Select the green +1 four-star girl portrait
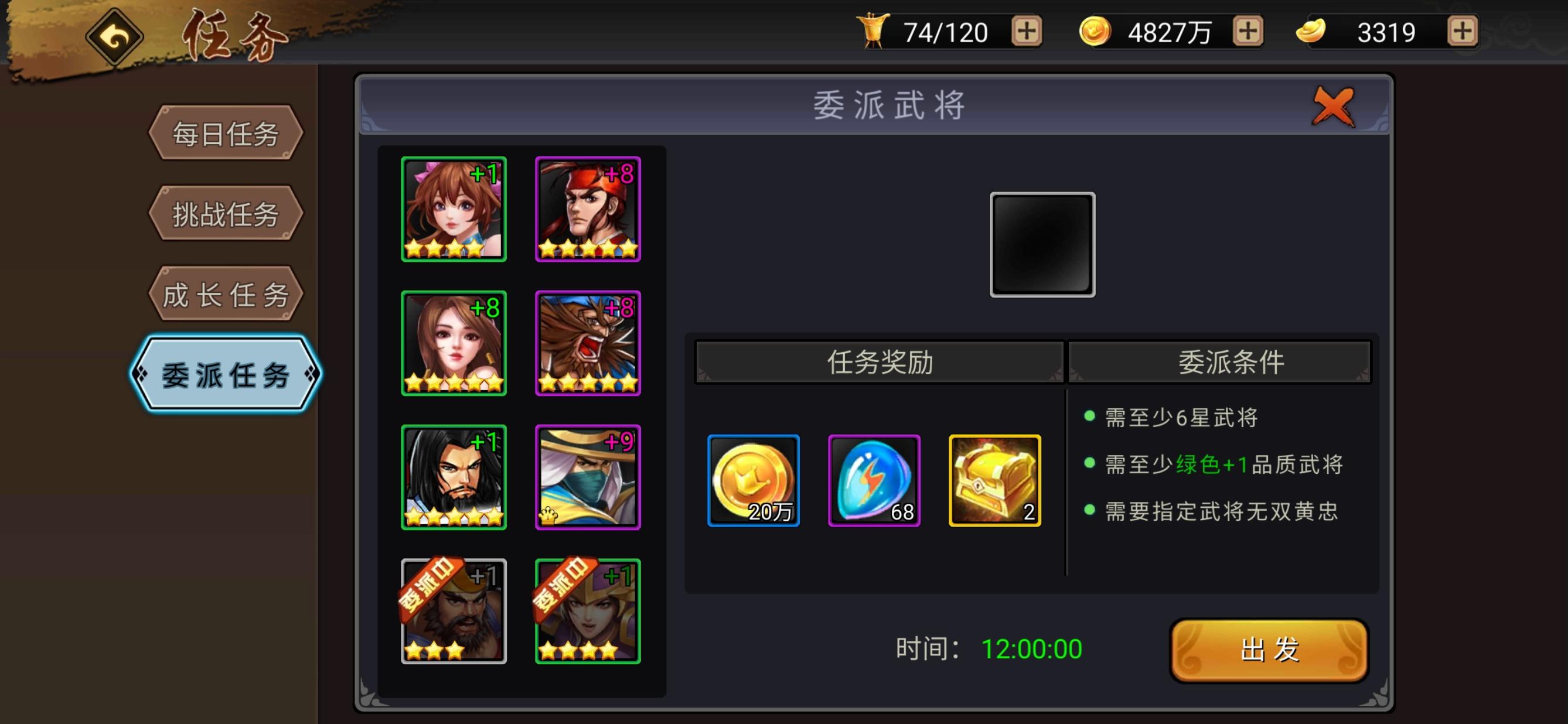 (453, 210)
